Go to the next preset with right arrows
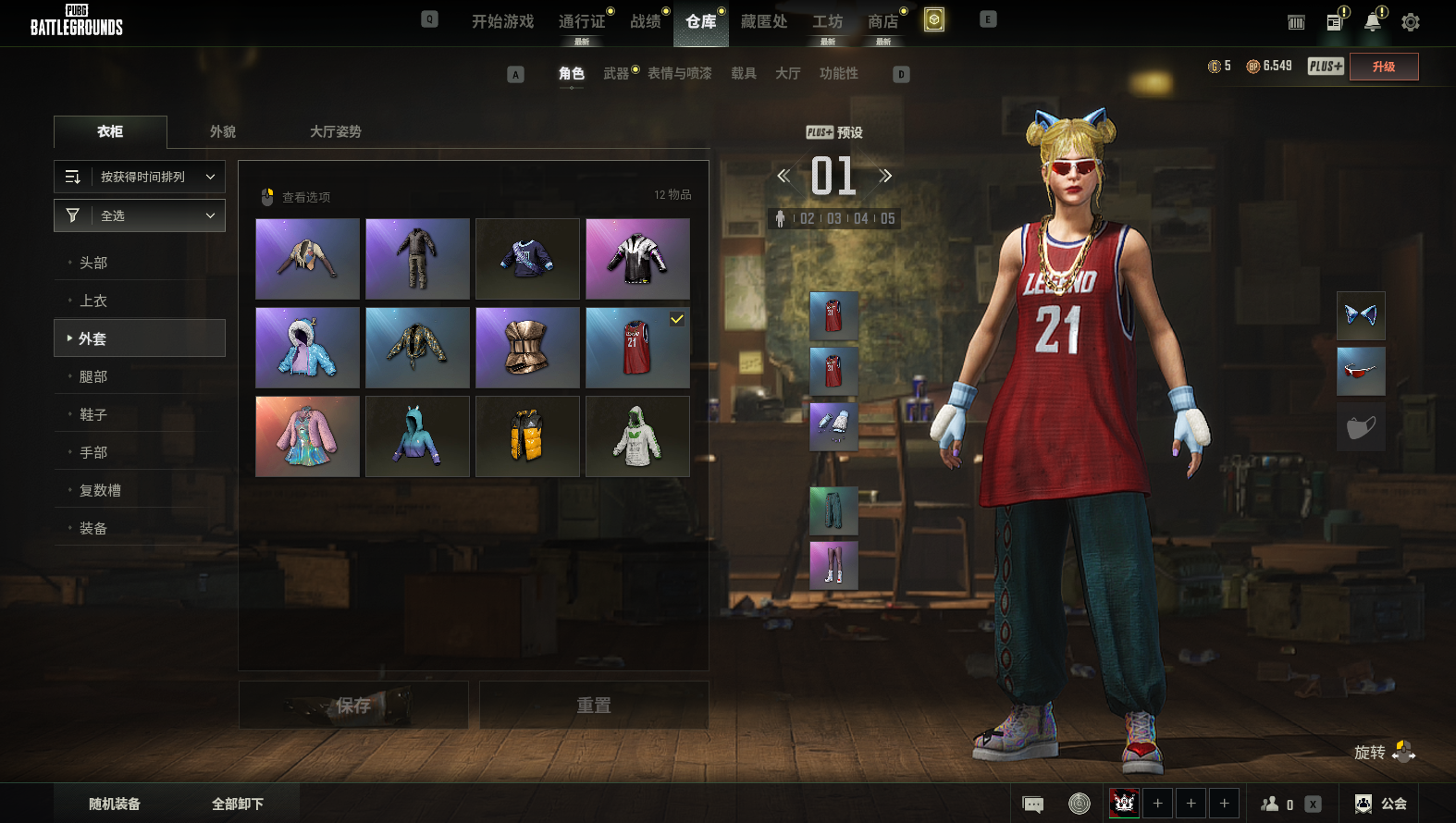The image size is (1456, 823). point(885,176)
